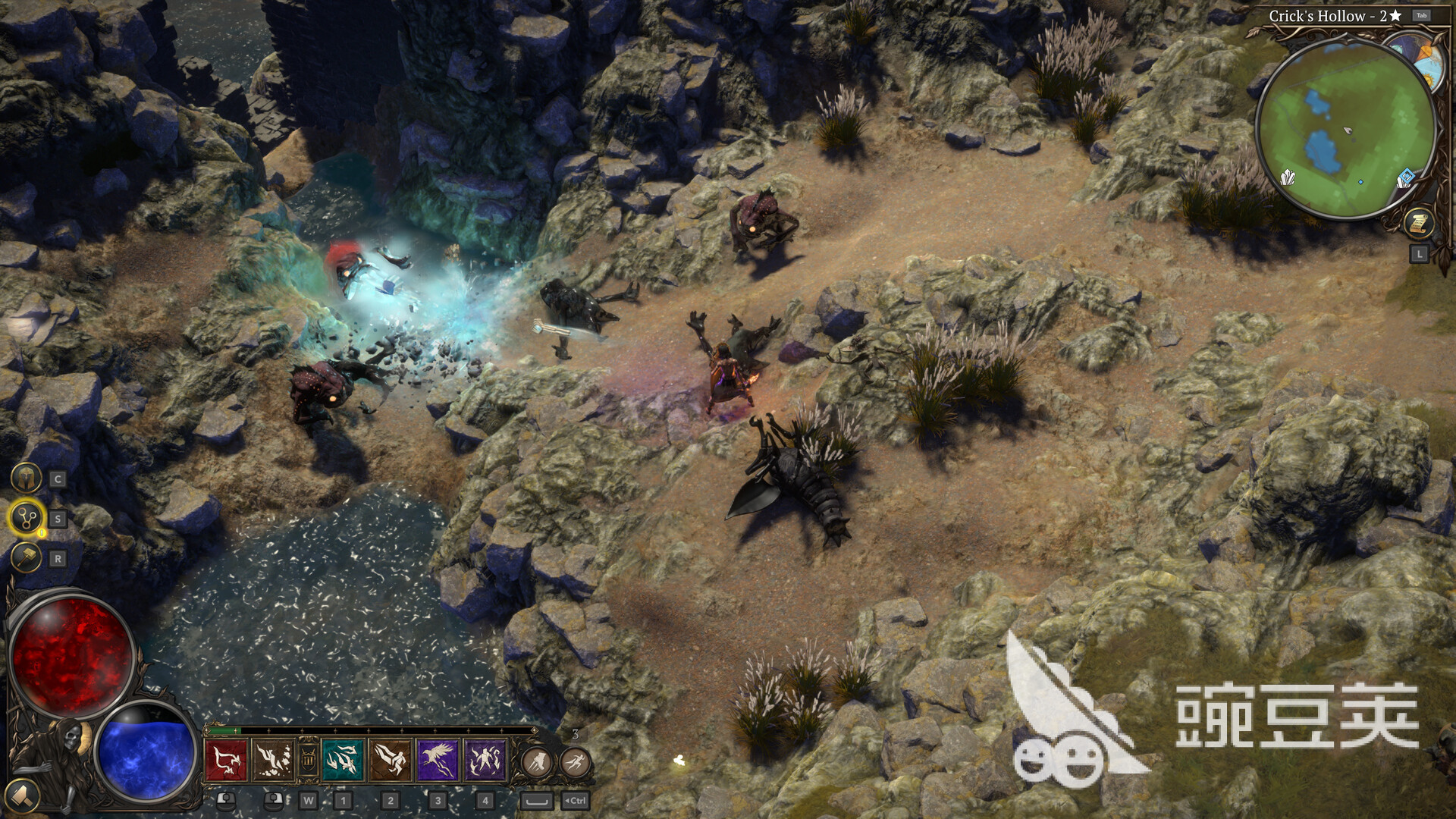The width and height of the screenshot is (1456, 819).
Task: Activate the teal leaping figures skill
Action: [x=344, y=760]
